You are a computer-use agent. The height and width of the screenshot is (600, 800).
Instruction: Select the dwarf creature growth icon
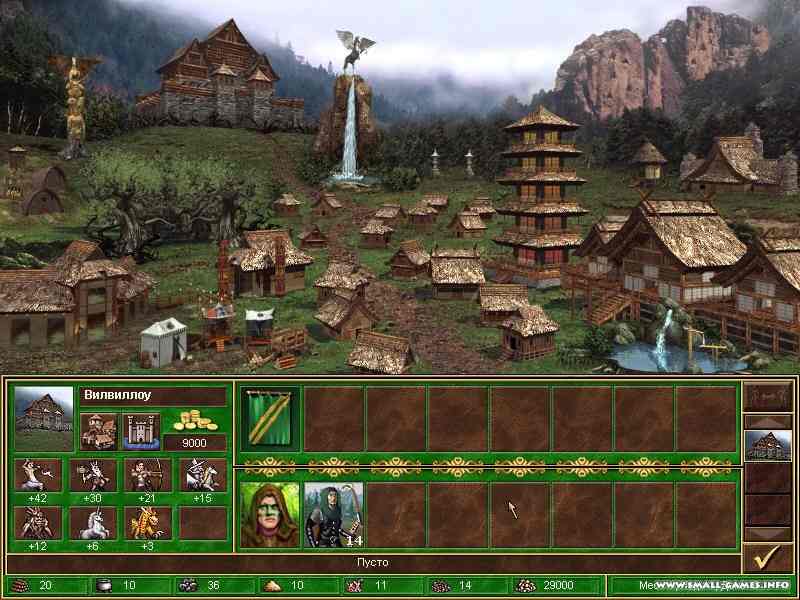pyautogui.click(x=92, y=475)
